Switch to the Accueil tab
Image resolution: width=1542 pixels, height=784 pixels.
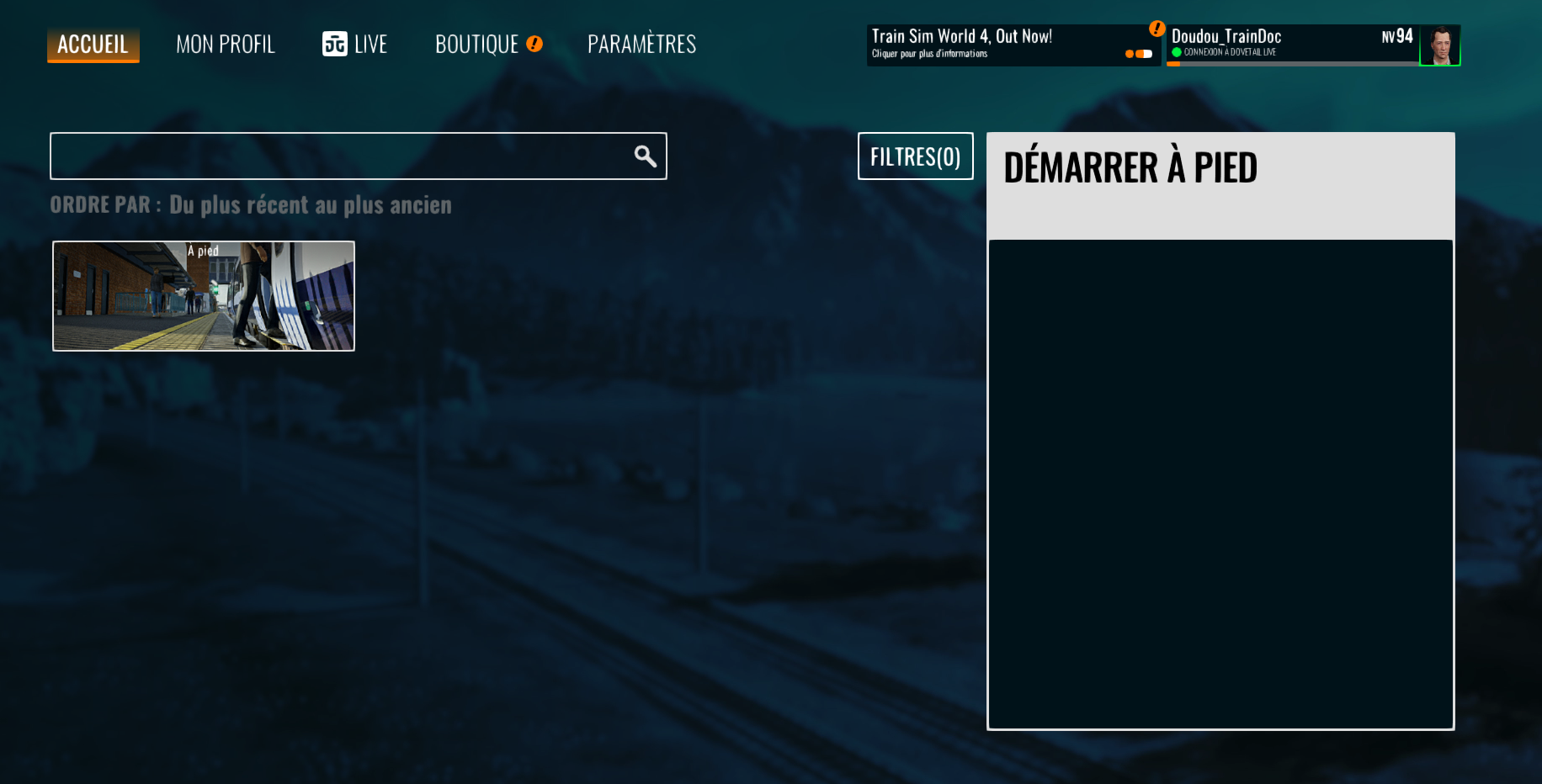click(93, 45)
